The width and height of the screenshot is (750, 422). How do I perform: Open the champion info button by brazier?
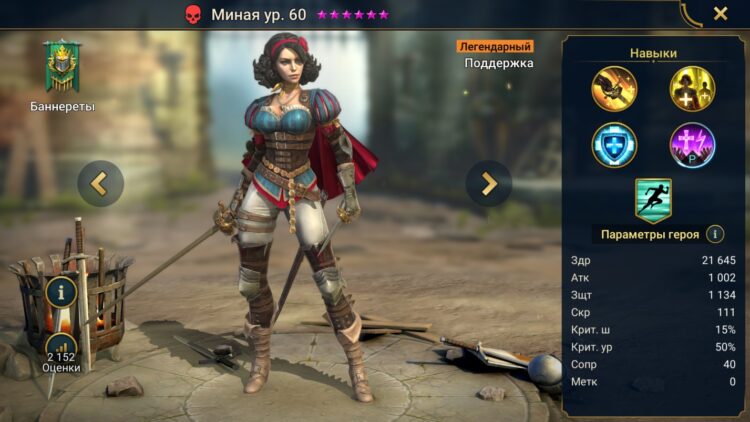coord(61,293)
